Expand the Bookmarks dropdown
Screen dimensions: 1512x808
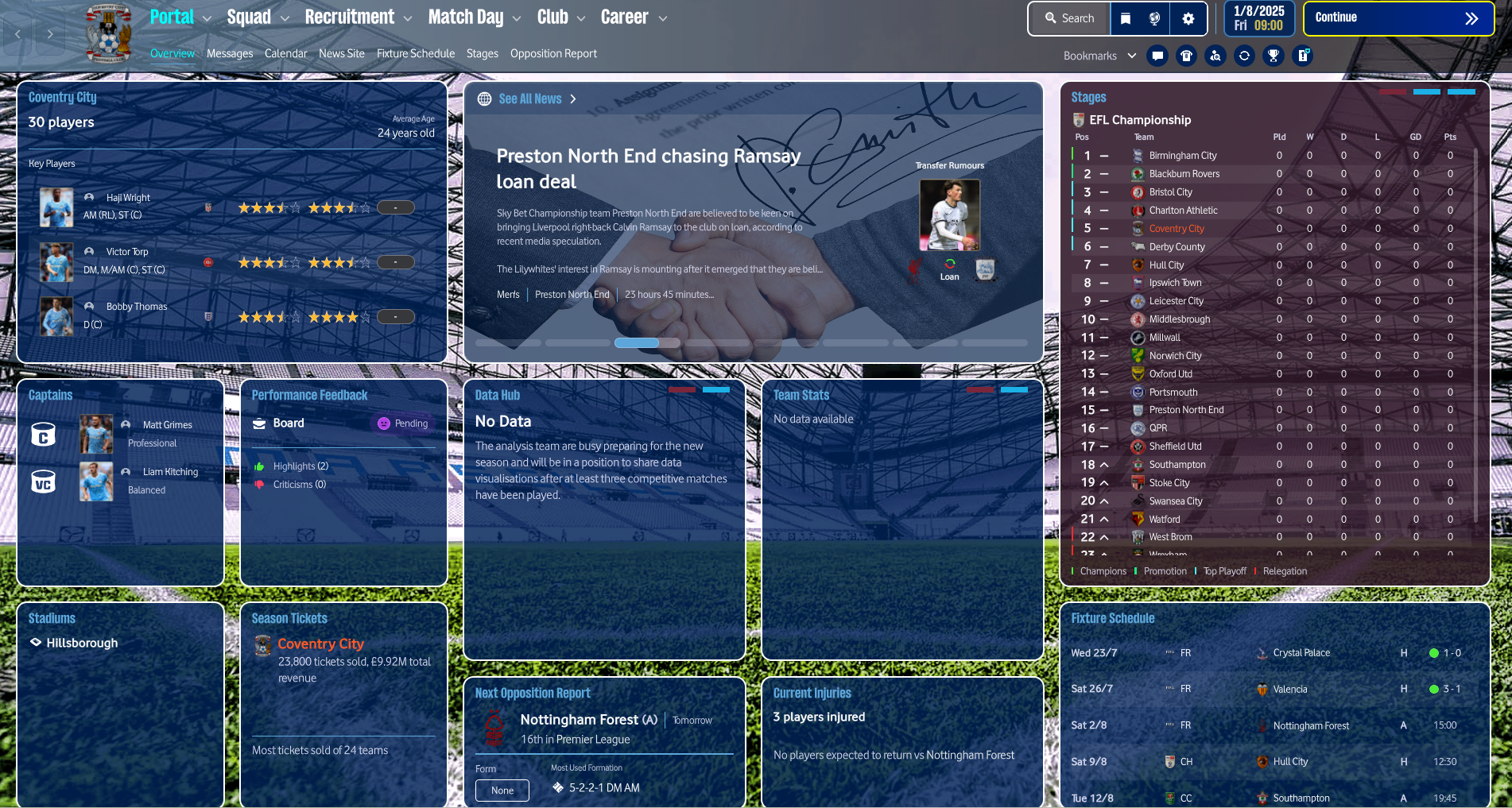point(1132,56)
